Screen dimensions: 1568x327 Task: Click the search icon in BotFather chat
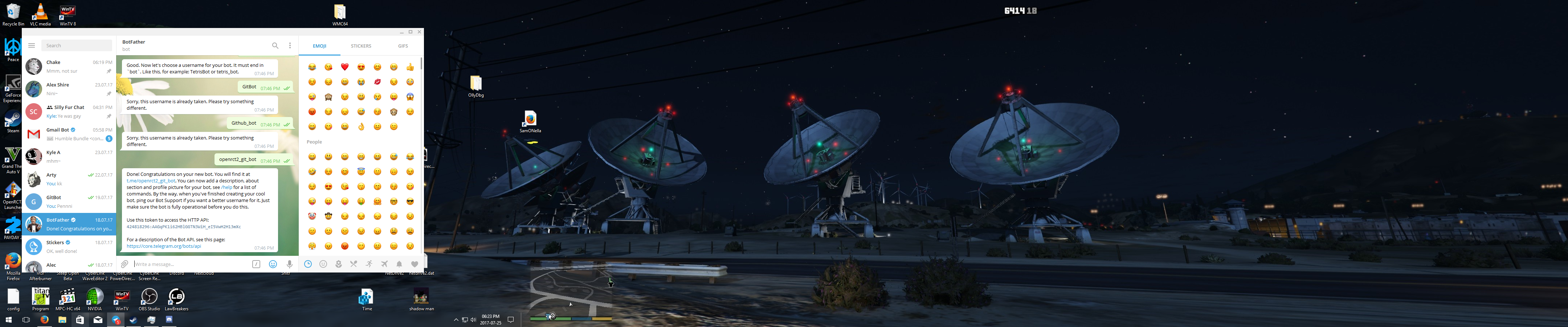coord(275,45)
